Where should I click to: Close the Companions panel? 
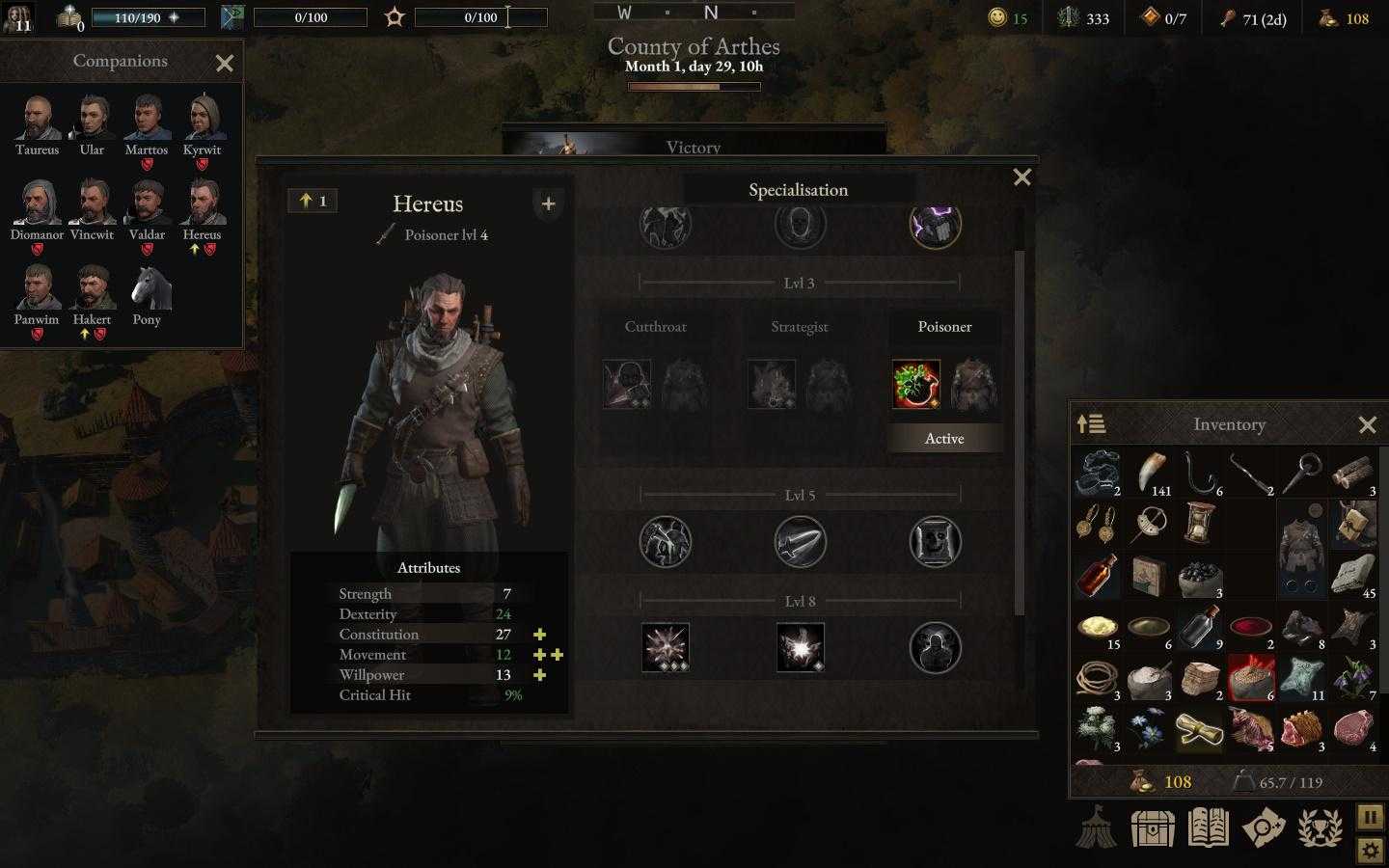point(225,64)
